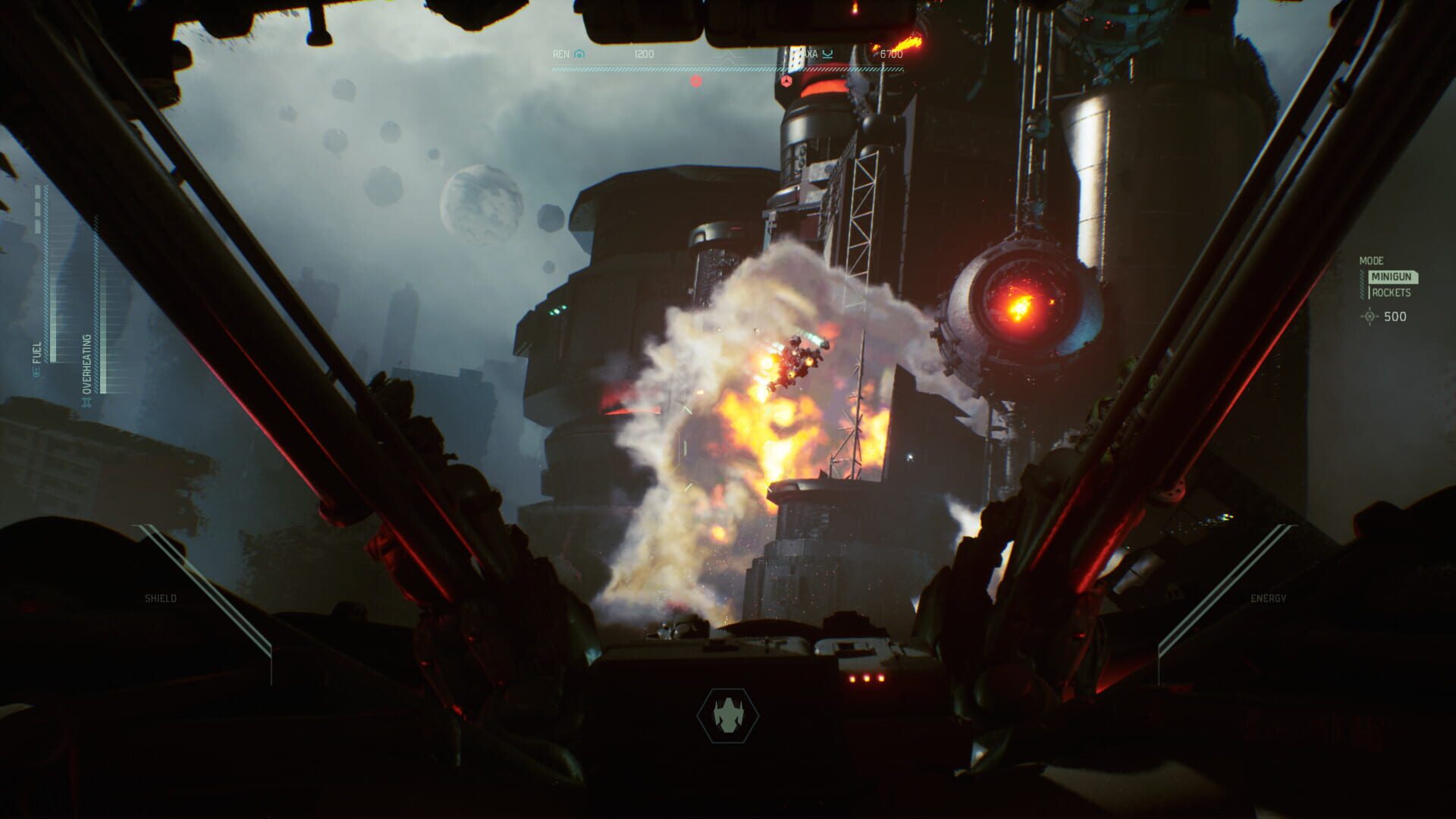The width and height of the screenshot is (1456, 819).
Task: Toggle MINIGUN as active weapon mode
Action: coord(1391,277)
